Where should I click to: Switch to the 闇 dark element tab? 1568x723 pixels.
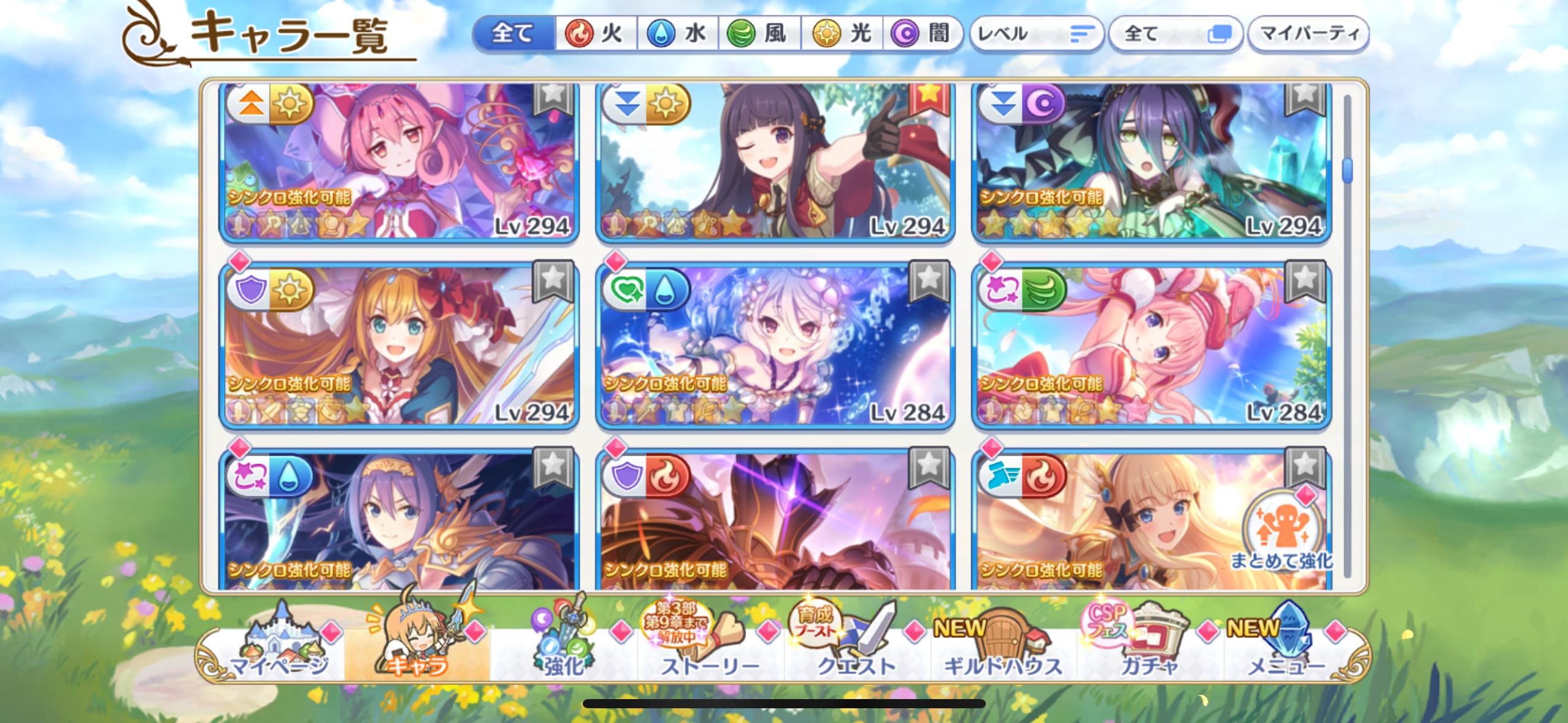[922, 33]
